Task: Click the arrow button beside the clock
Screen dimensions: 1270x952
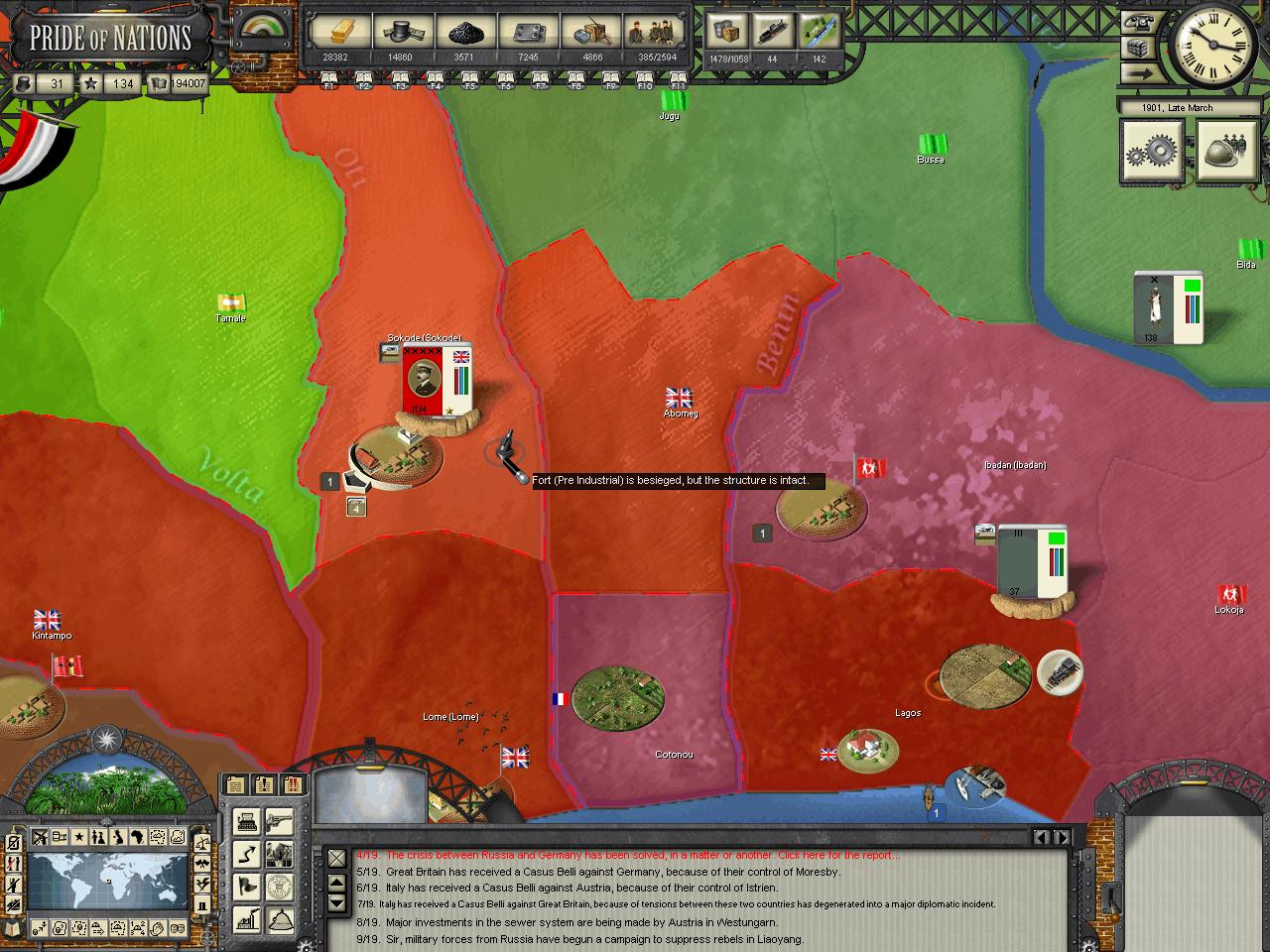Action: click(x=1139, y=72)
